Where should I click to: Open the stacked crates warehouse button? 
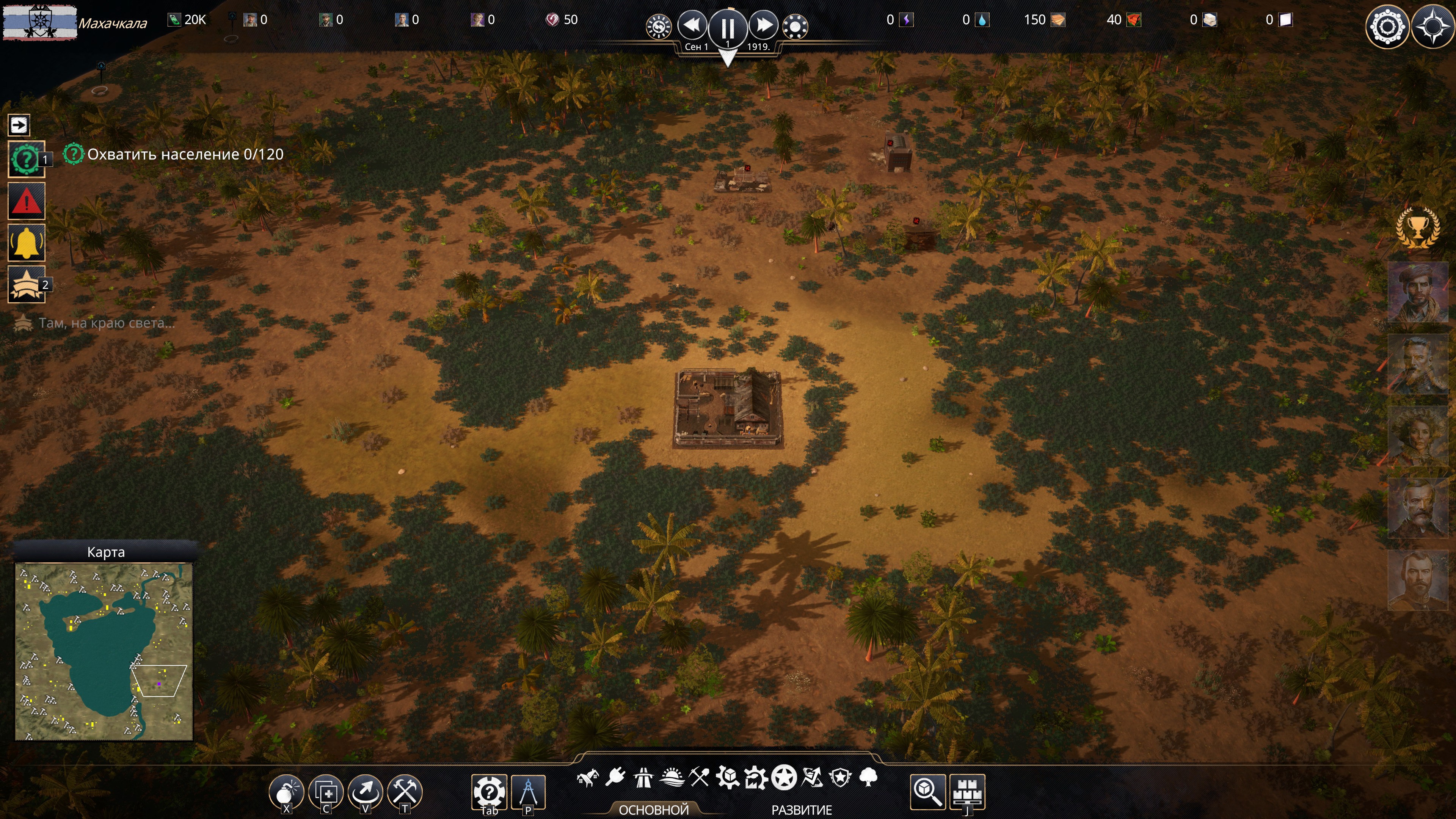(968, 792)
